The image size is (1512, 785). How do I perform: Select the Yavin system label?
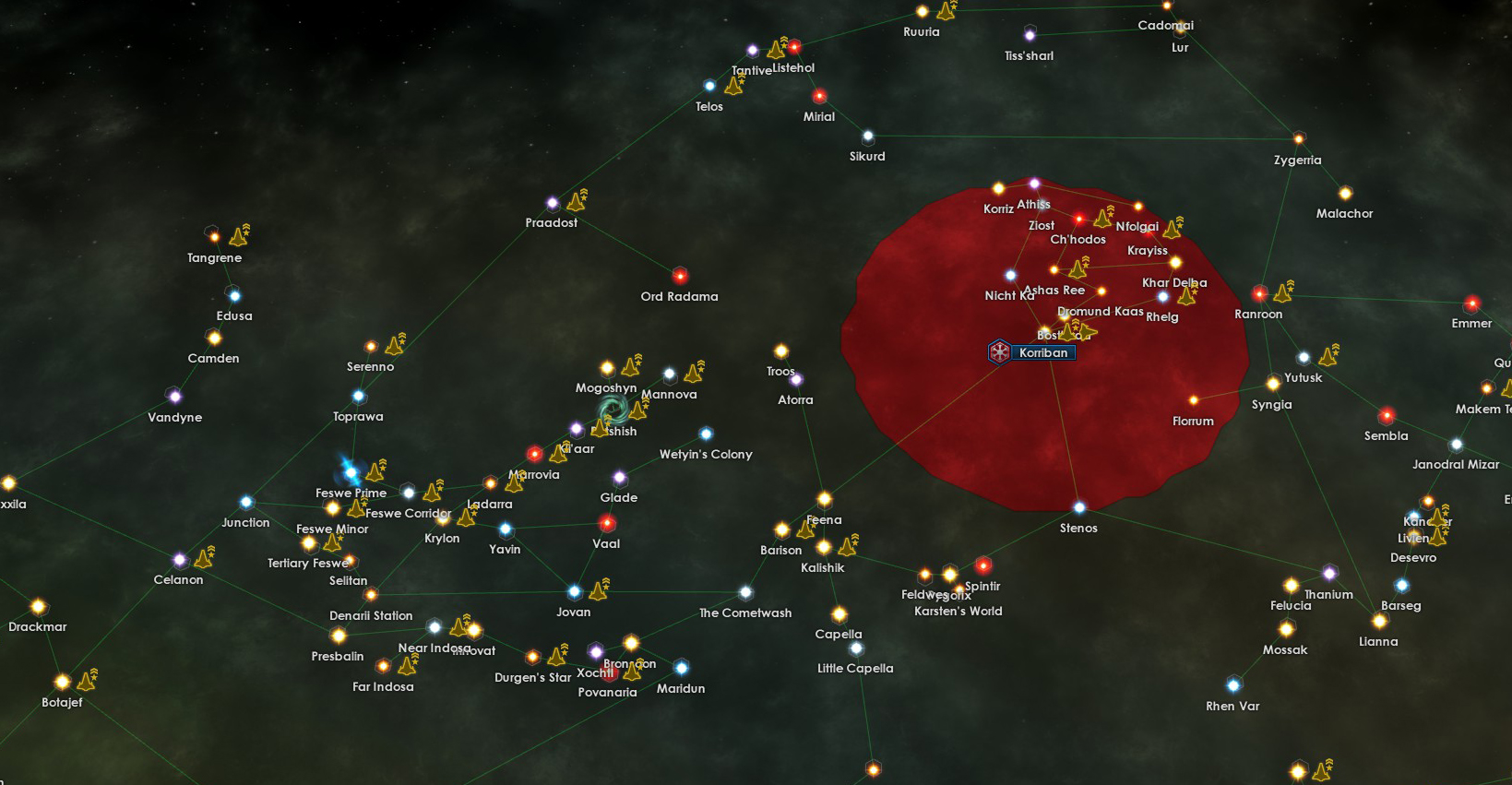click(506, 548)
